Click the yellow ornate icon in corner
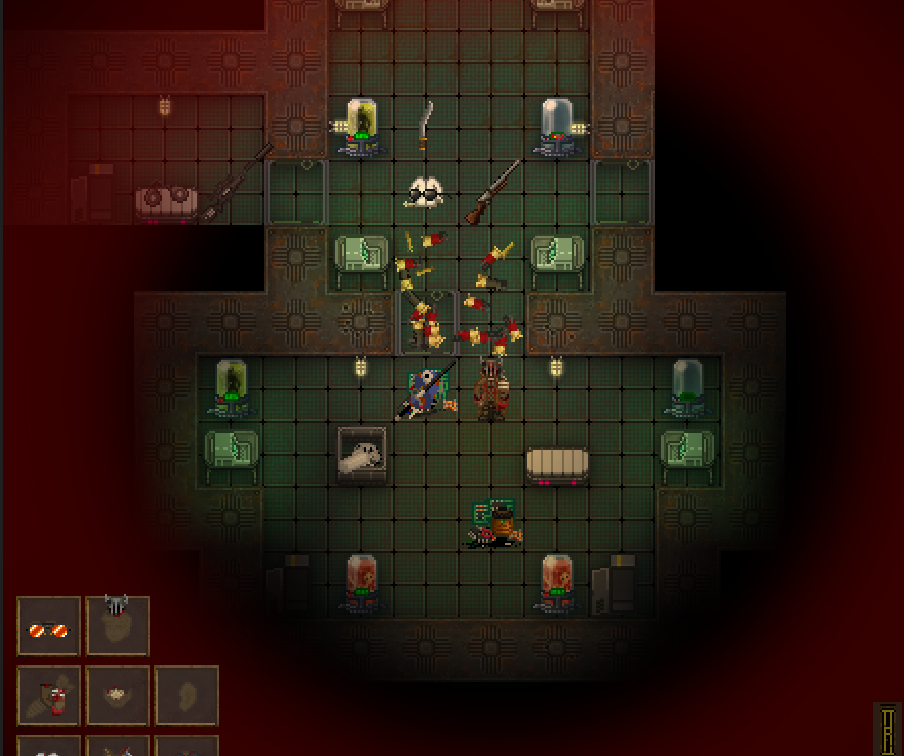 click(x=888, y=729)
